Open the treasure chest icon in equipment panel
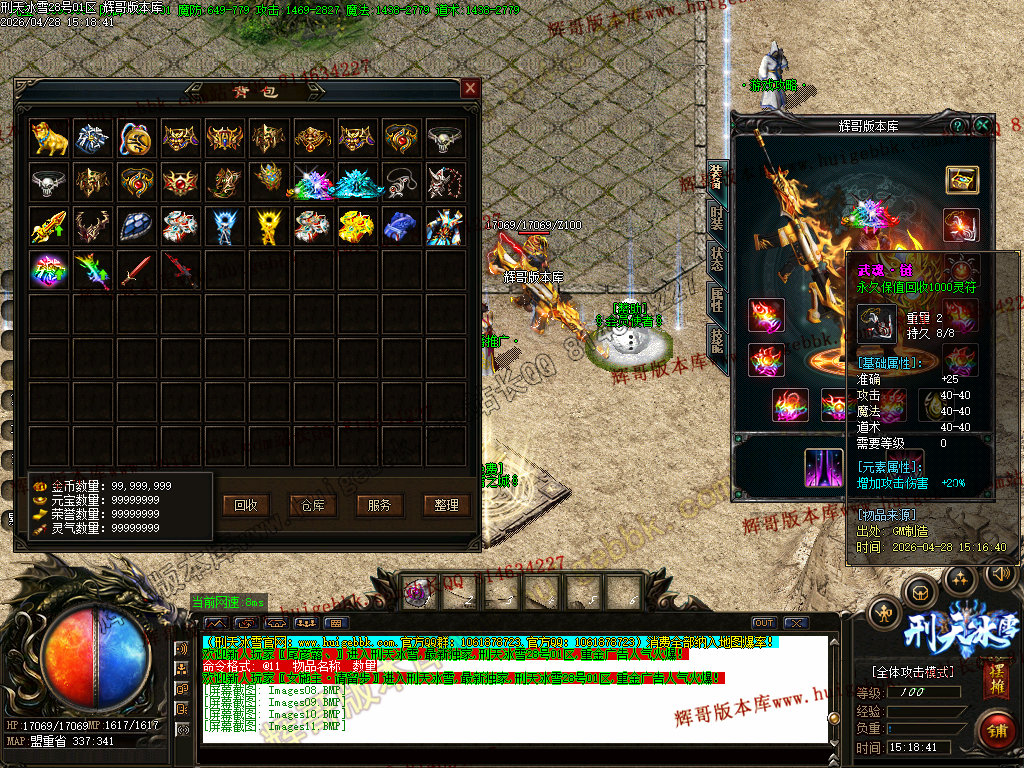 (x=962, y=181)
